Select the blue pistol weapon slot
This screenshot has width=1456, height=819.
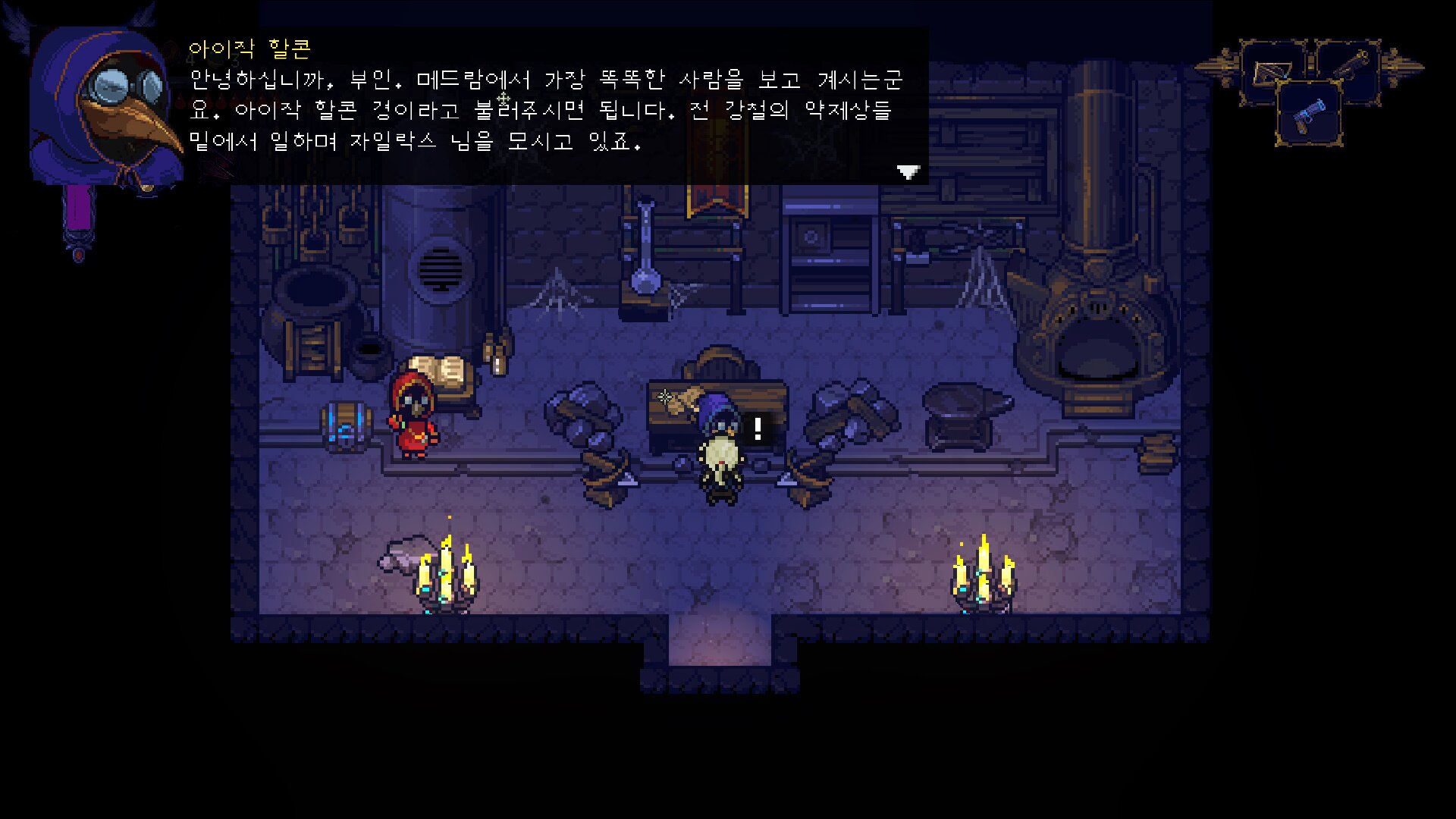click(1309, 115)
